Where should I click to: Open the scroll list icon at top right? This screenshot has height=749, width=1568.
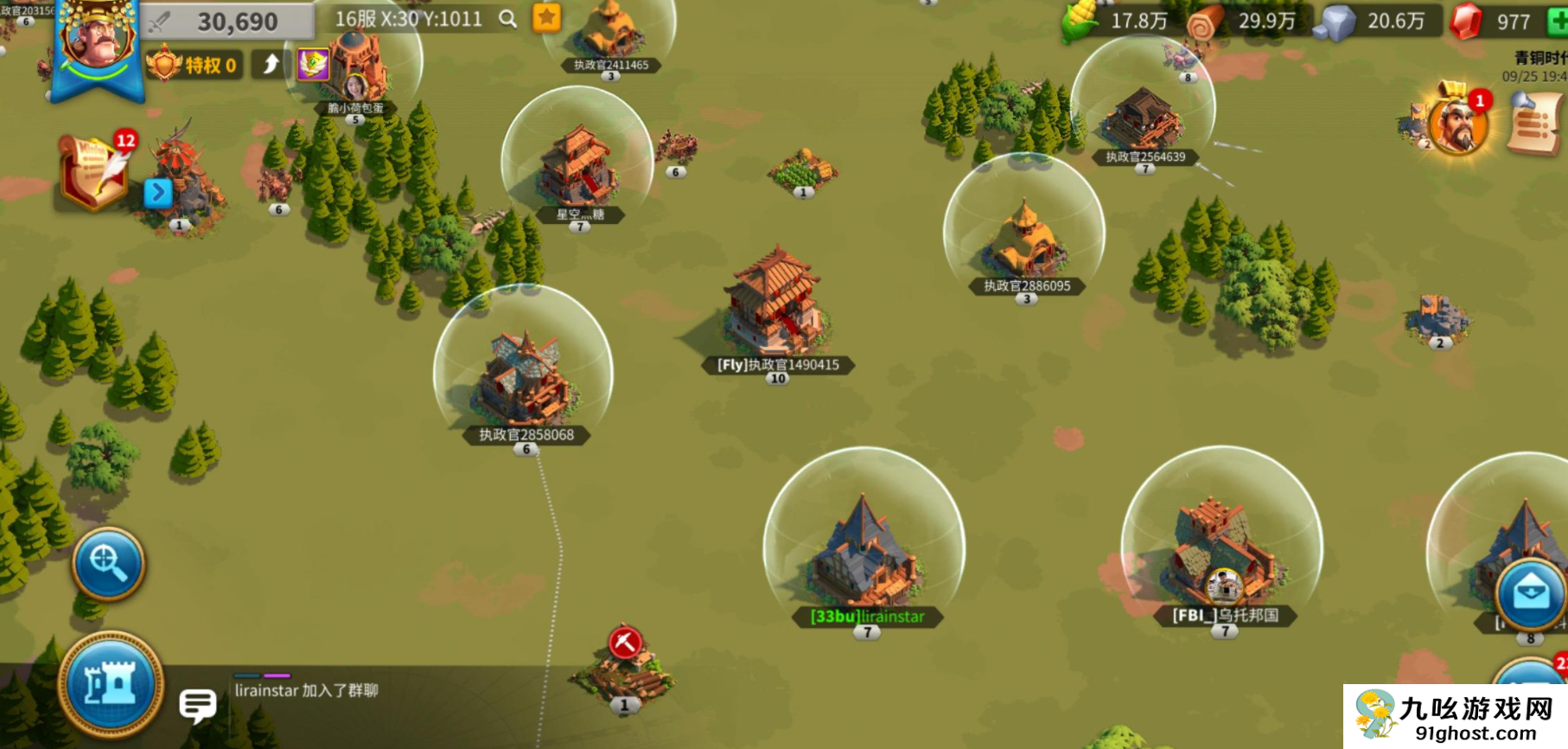pyautogui.click(x=1534, y=125)
